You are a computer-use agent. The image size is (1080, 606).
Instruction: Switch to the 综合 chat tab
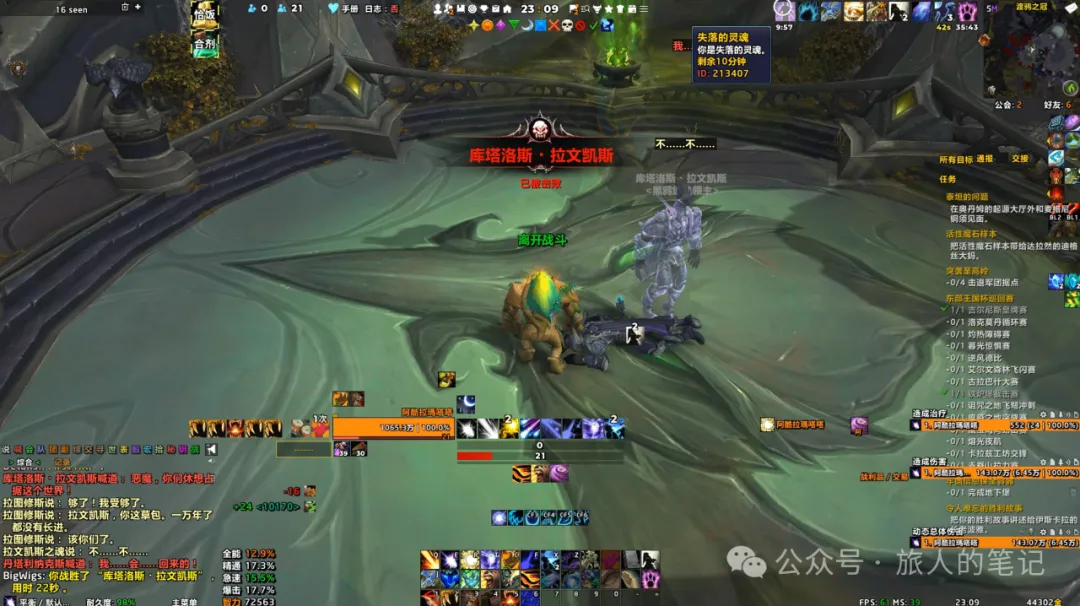25,462
